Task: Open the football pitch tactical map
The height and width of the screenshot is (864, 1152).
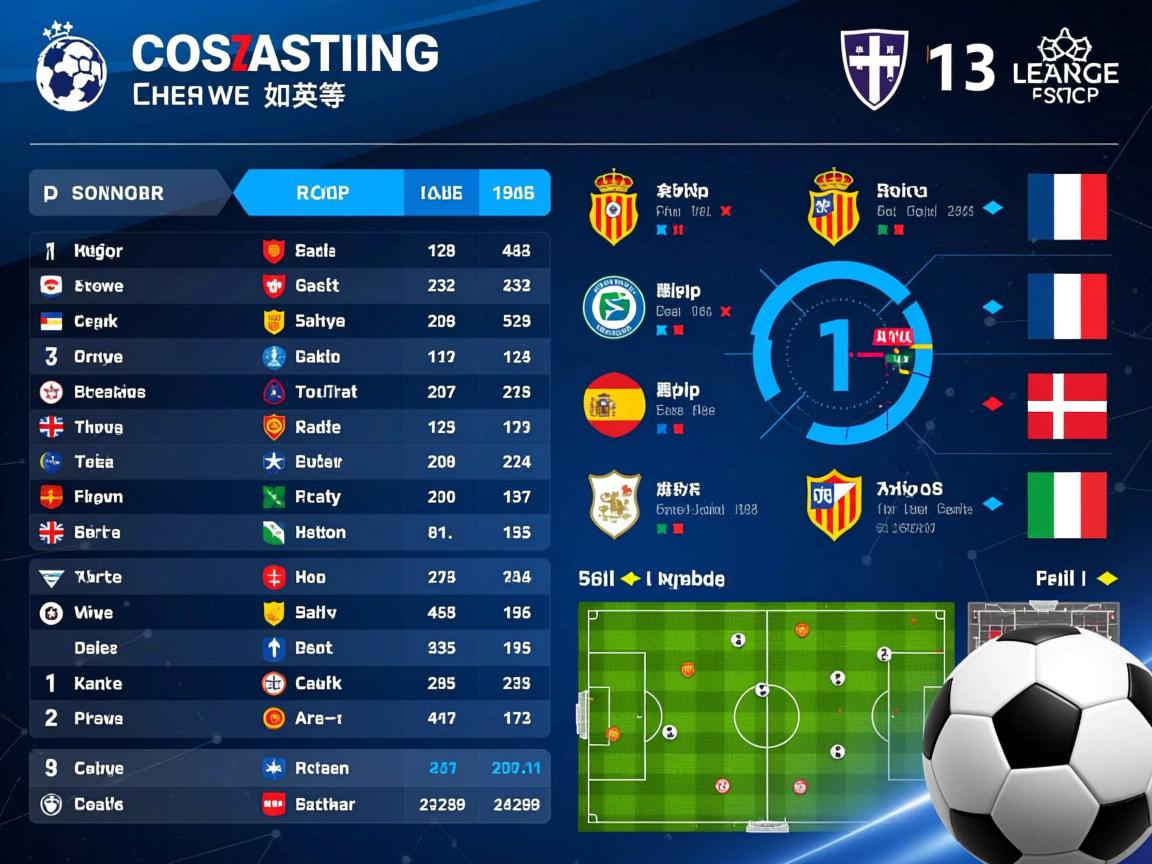Action: coord(766,716)
